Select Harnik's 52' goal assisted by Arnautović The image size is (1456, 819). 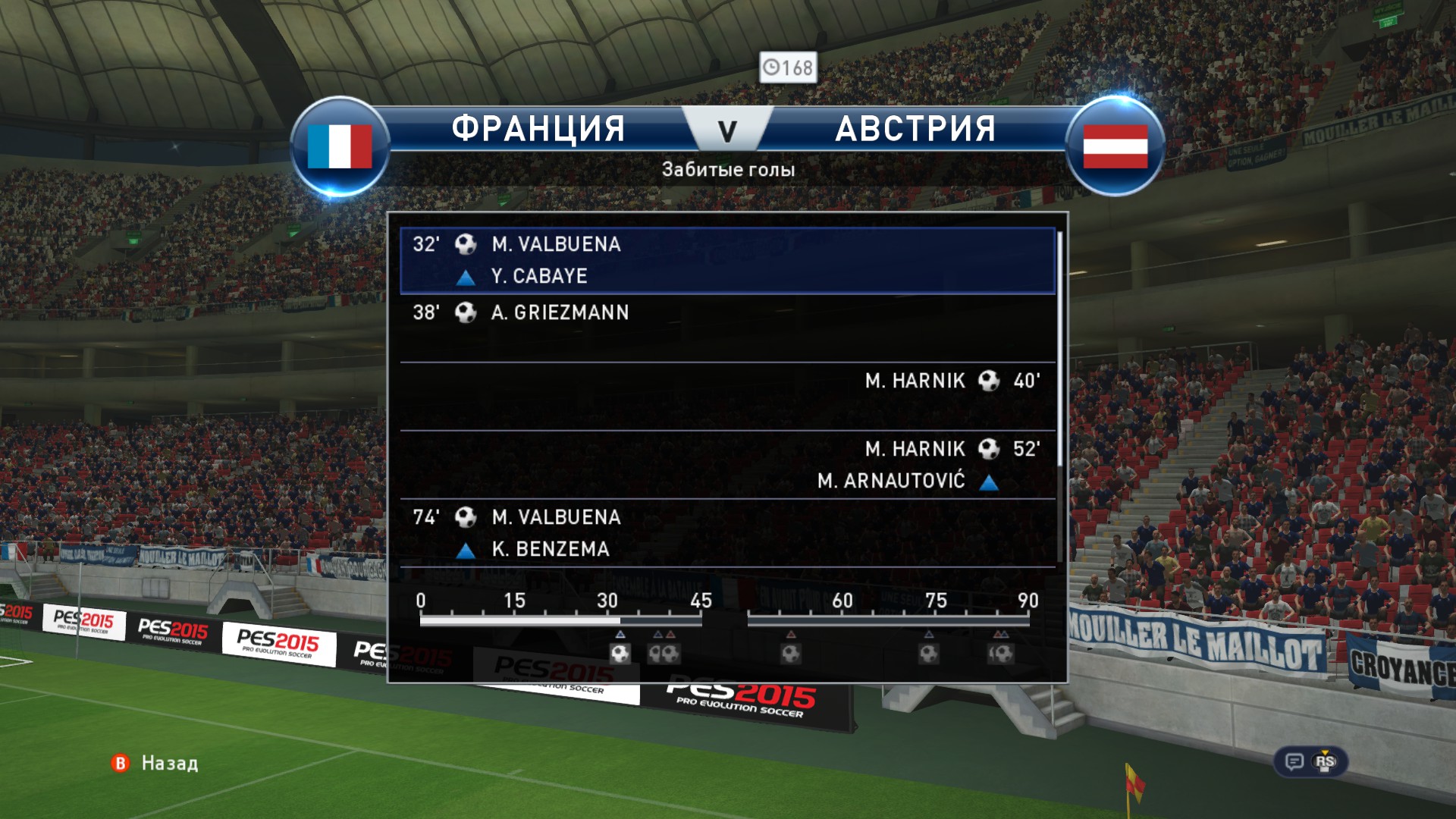pyautogui.click(x=726, y=464)
